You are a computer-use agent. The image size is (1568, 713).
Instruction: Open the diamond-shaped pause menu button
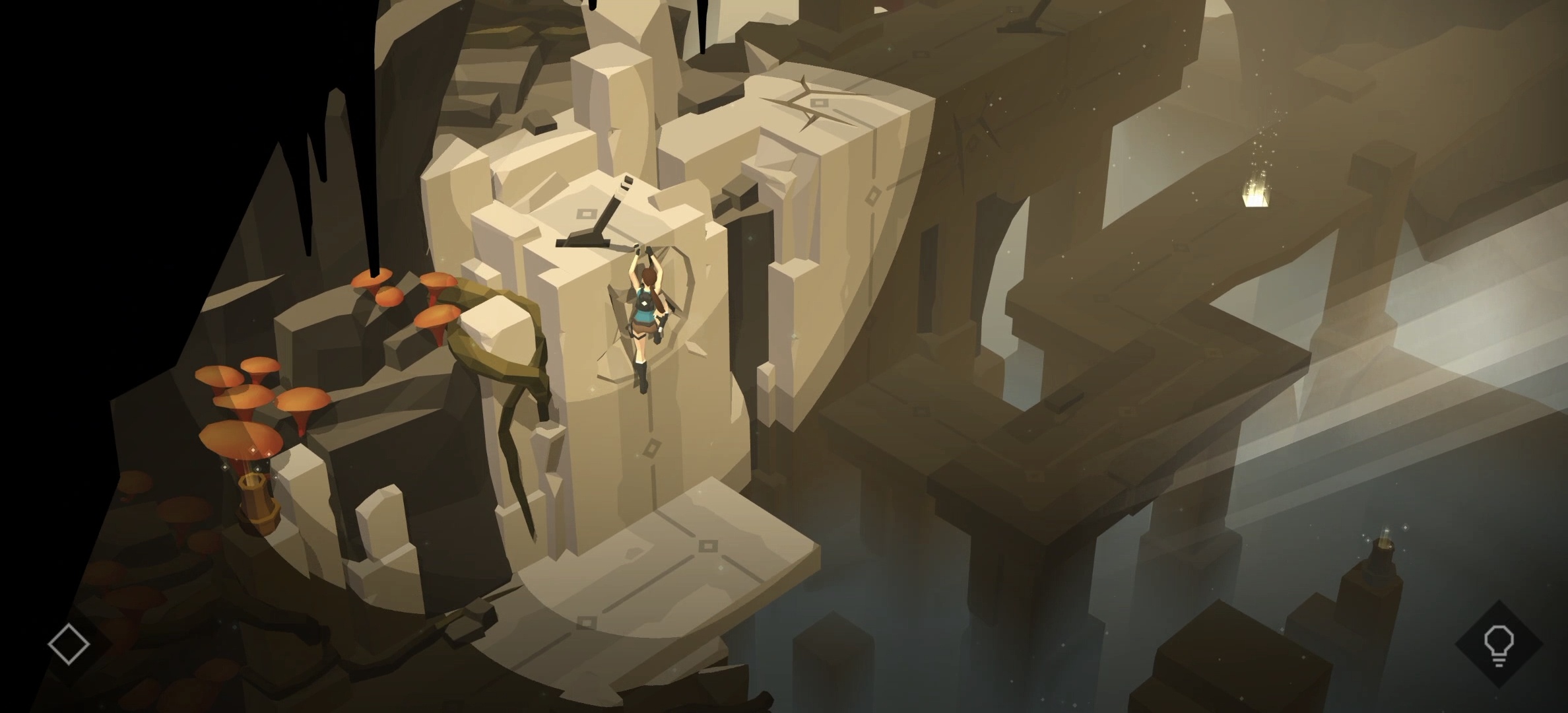(x=69, y=644)
